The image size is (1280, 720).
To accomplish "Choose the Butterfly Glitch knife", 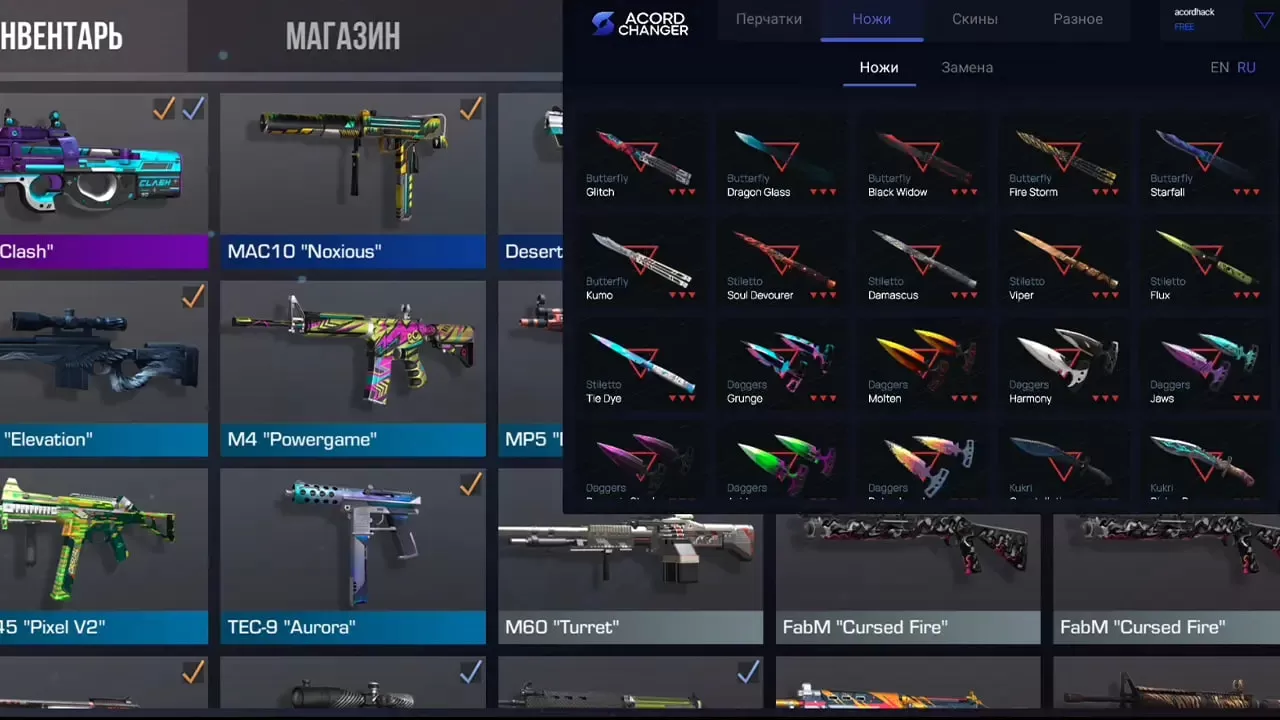I will 641,160.
